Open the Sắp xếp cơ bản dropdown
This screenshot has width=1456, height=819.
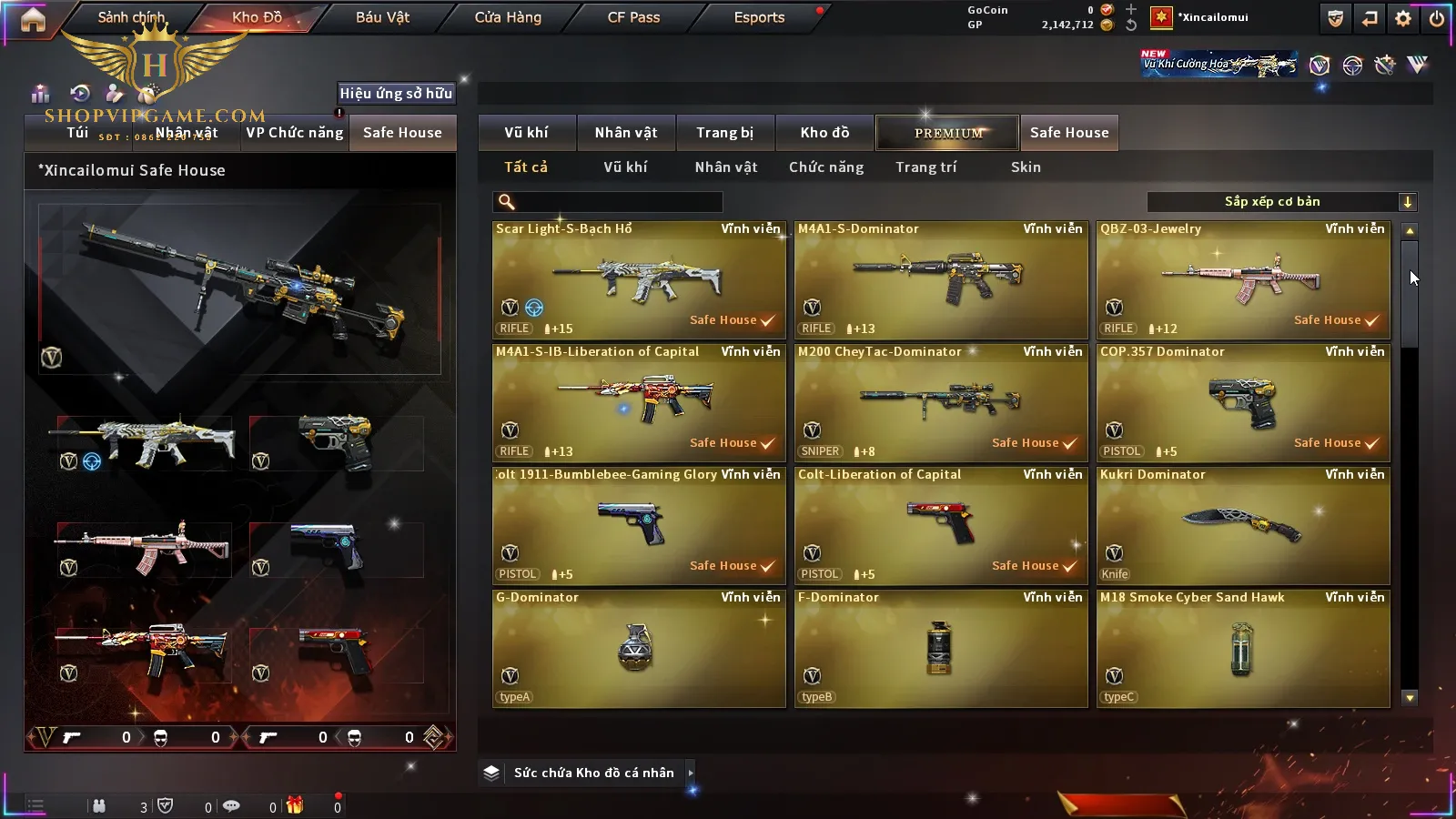(x=1281, y=202)
